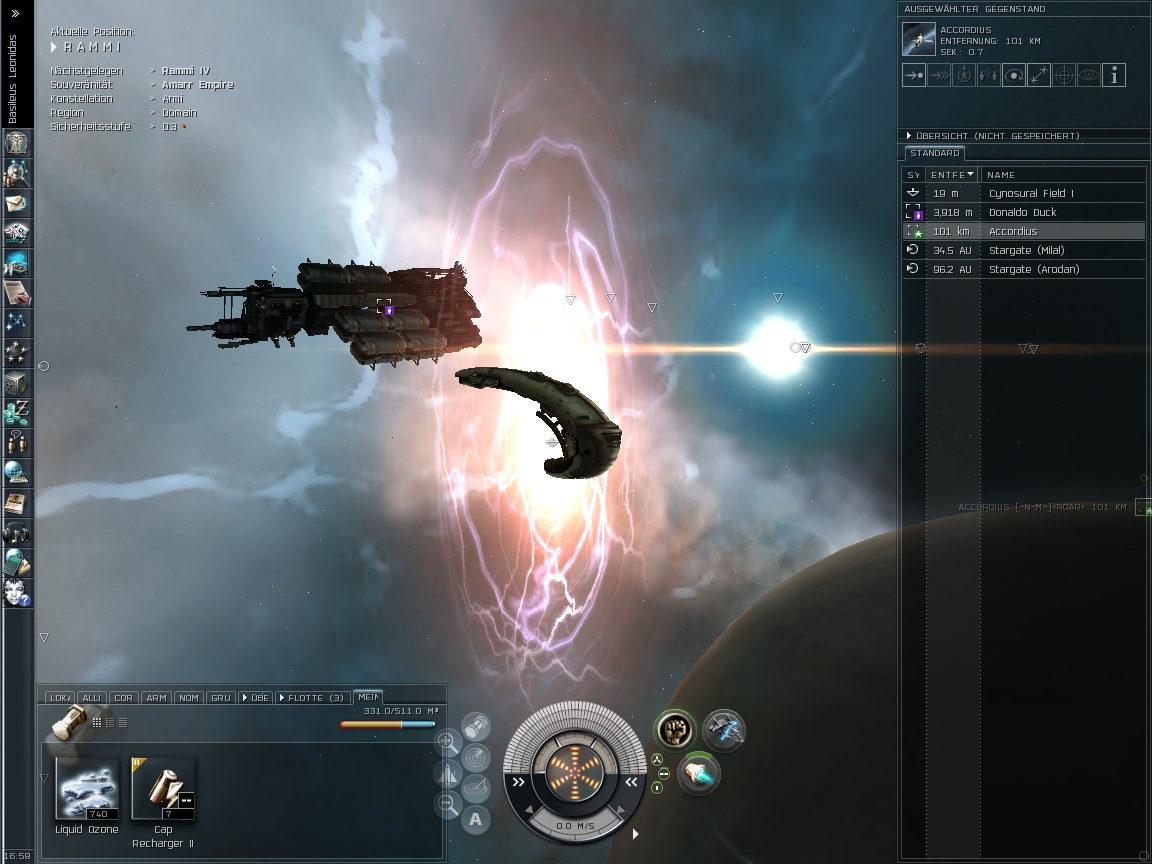Activate the fist module icon
This screenshot has width=1152, height=864.
(675, 730)
